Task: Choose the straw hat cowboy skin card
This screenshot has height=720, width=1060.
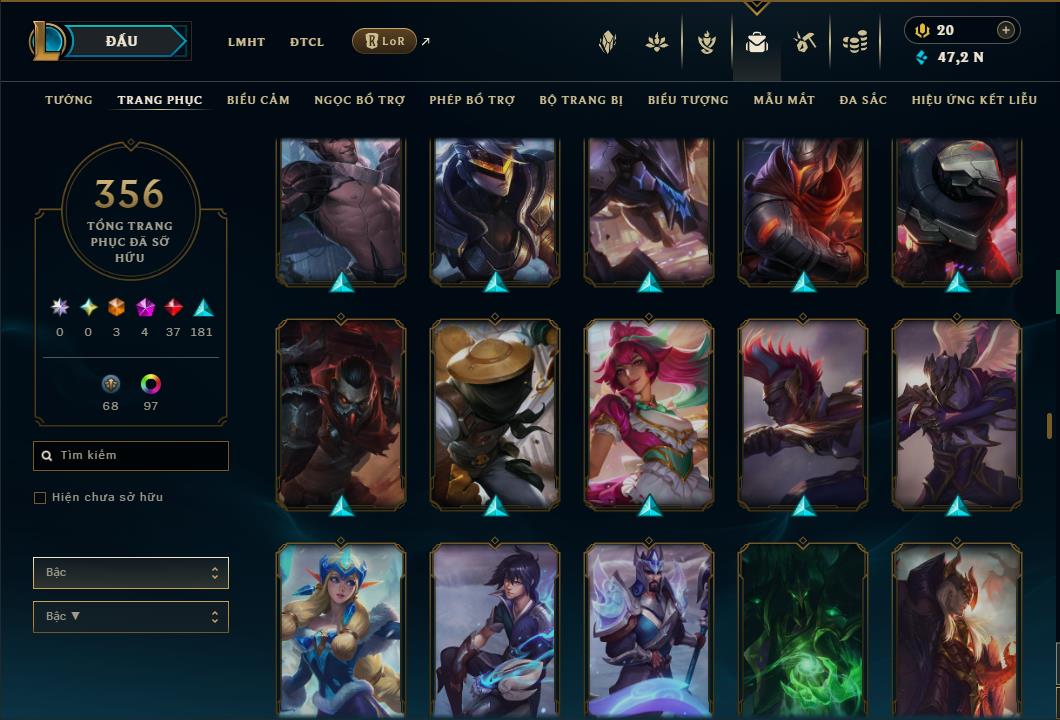Action: point(495,412)
